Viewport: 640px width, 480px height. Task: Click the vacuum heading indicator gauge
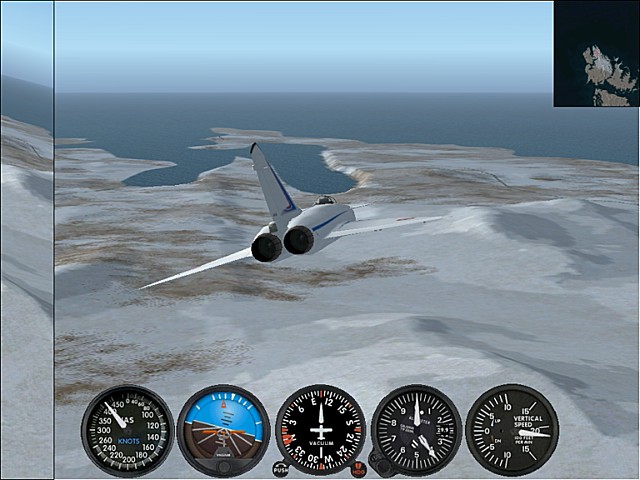click(x=320, y=430)
